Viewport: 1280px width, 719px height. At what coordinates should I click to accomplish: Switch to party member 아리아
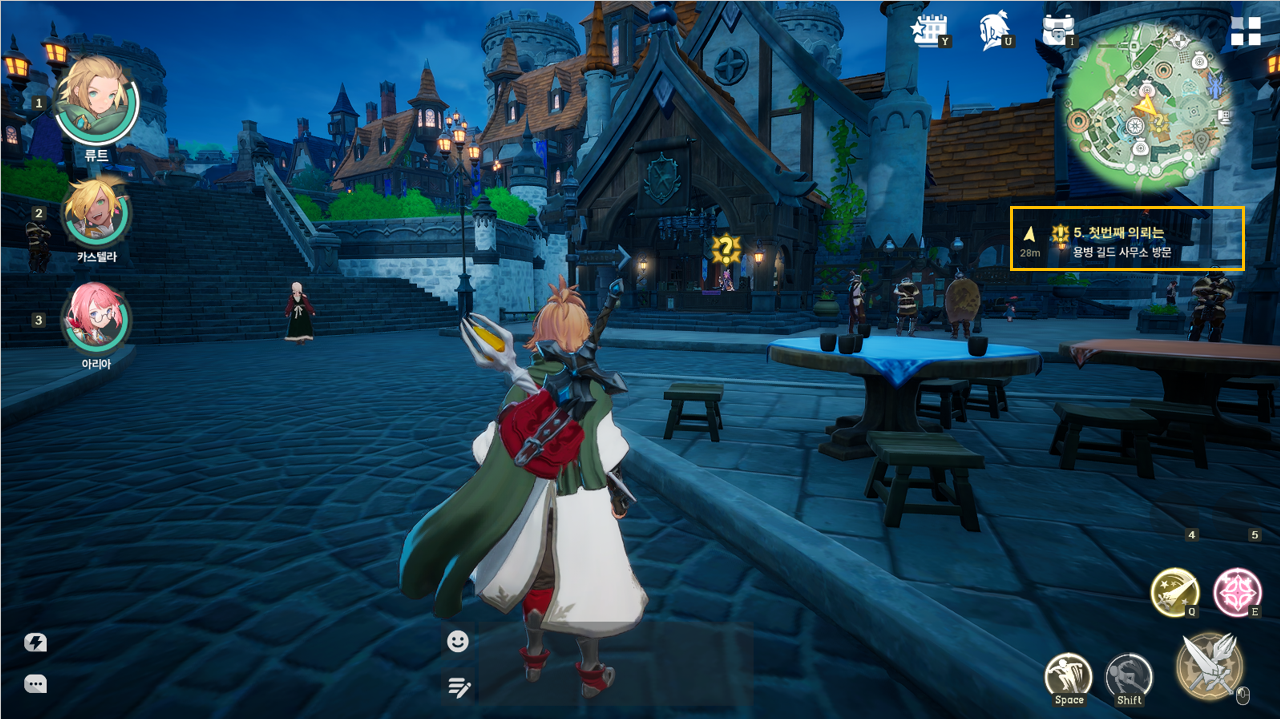click(x=96, y=319)
